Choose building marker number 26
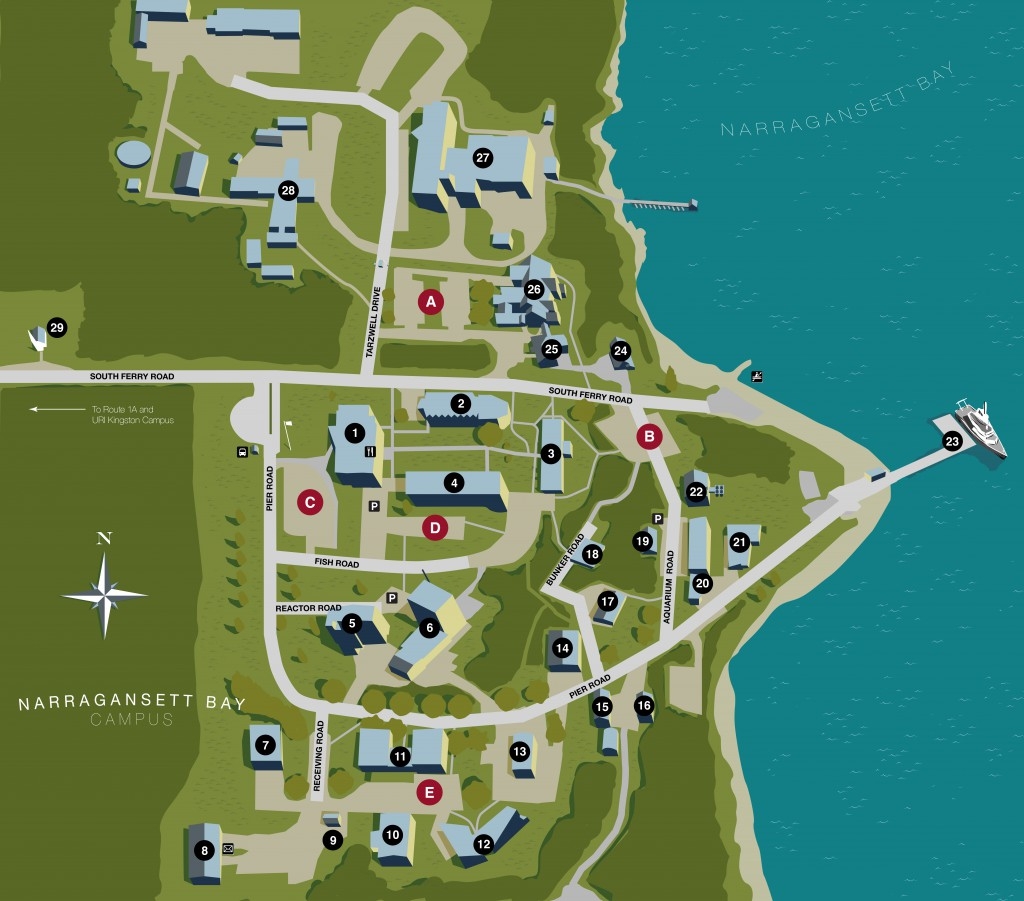The height and width of the screenshot is (901, 1024). pos(534,290)
